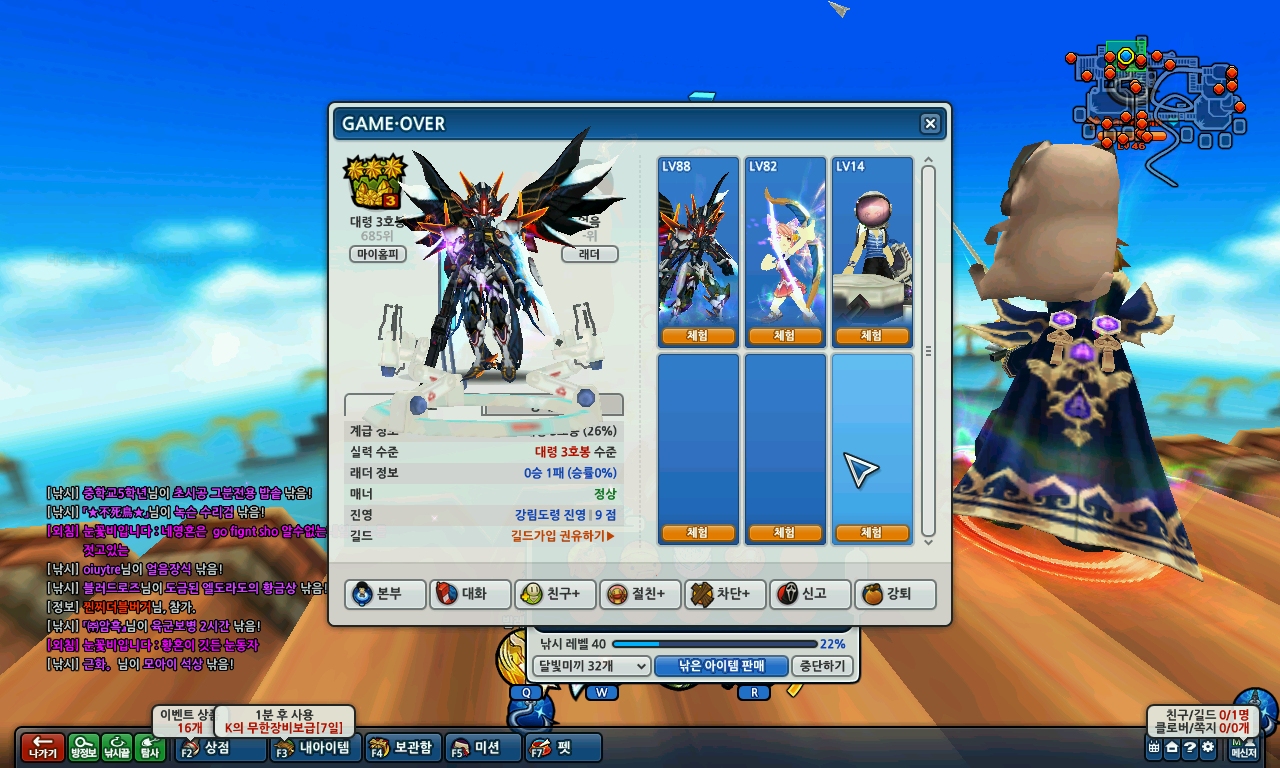Try the LV14 character card

click(872, 336)
